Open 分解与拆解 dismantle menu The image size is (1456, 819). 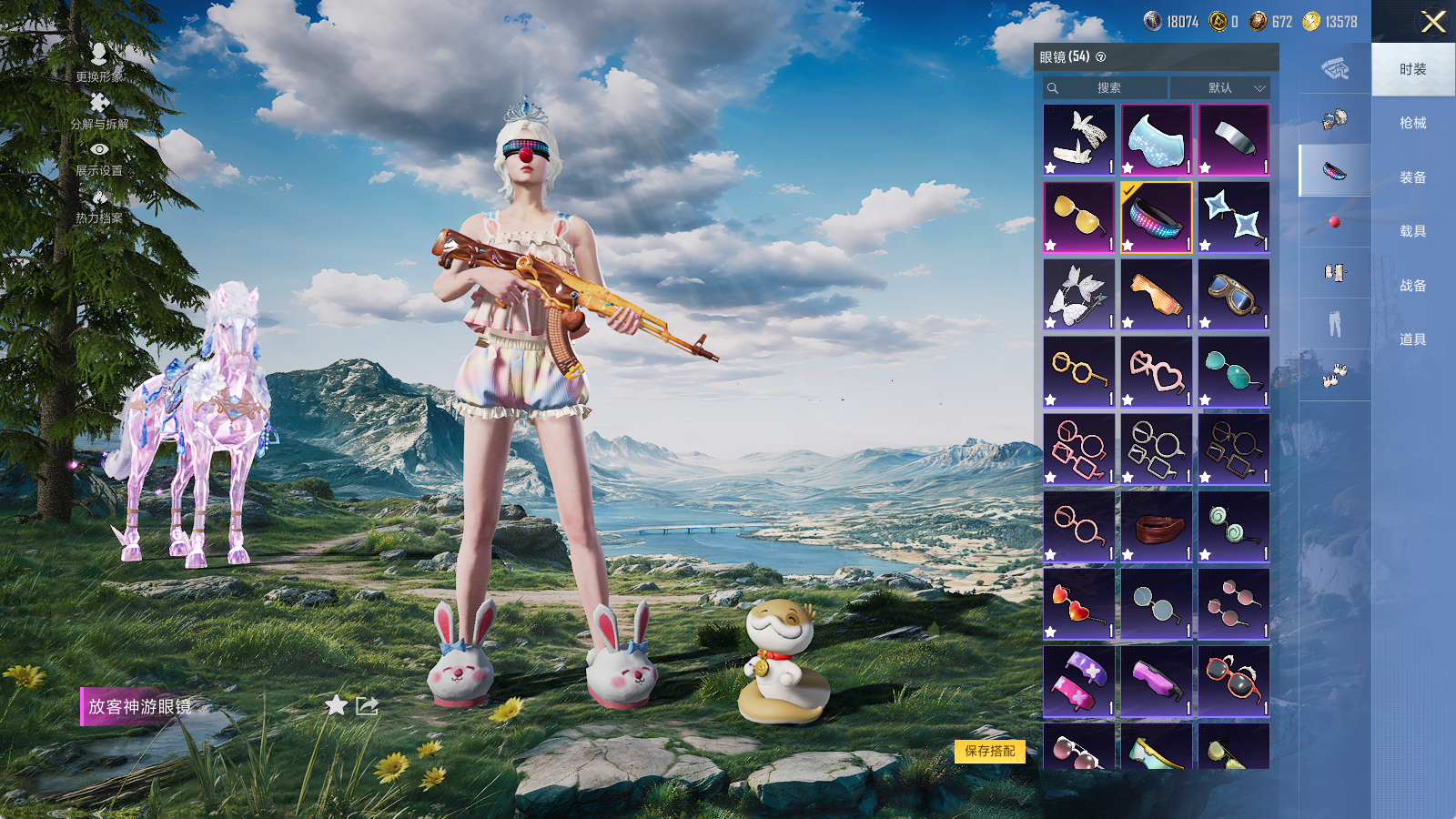tap(99, 111)
